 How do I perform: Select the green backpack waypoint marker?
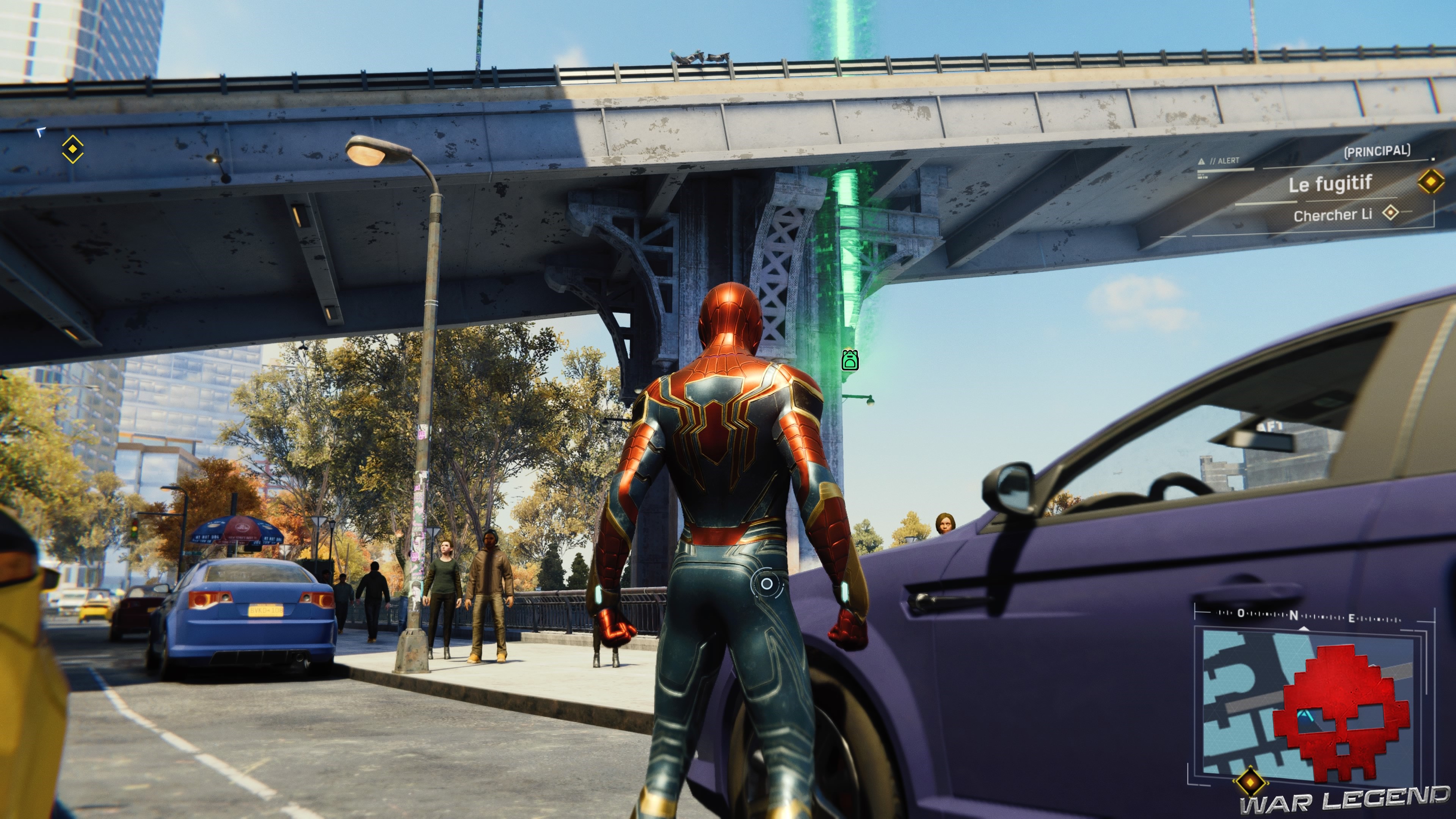pos(850,359)
